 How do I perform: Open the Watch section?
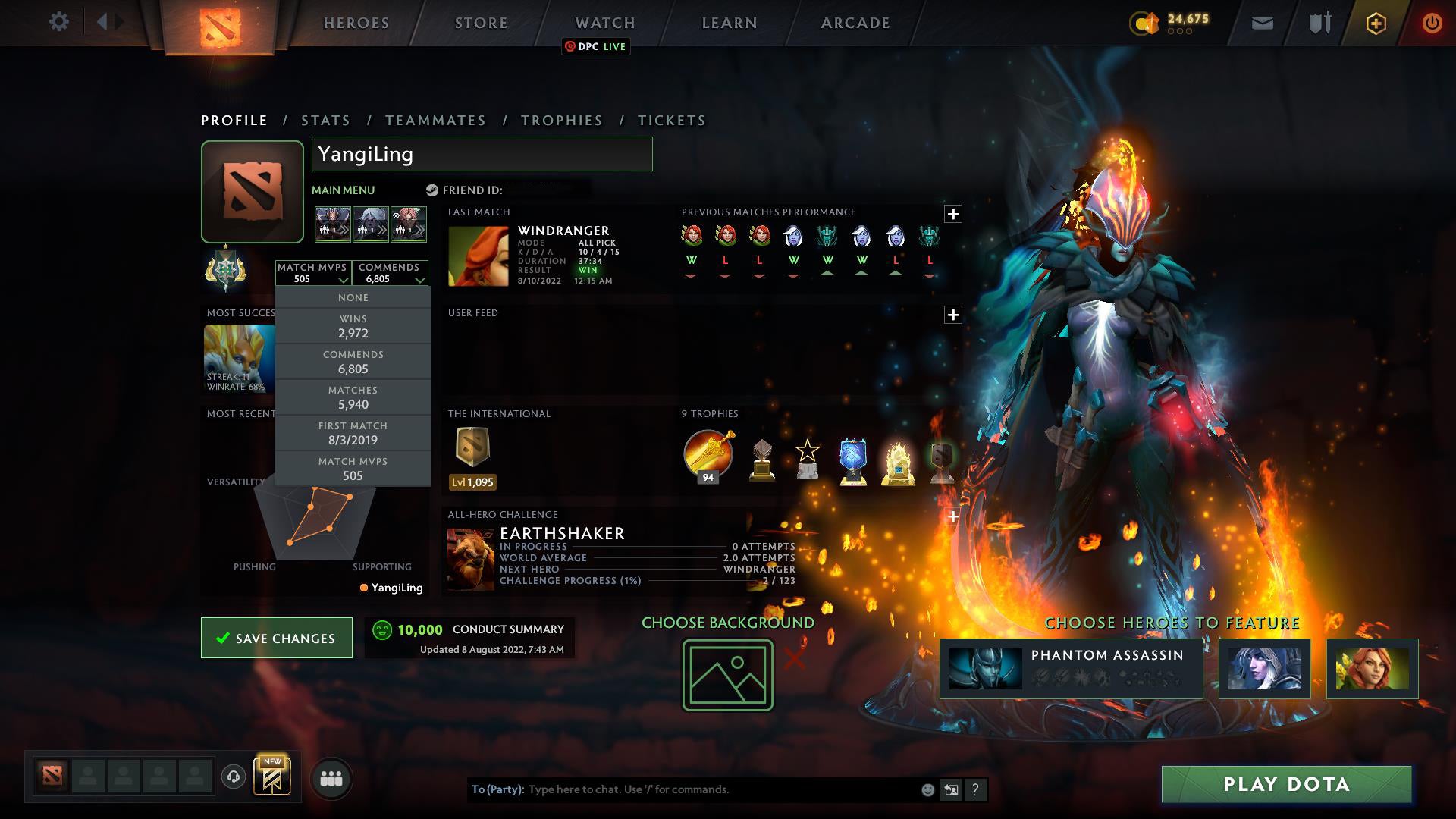[x=605, y=23]
